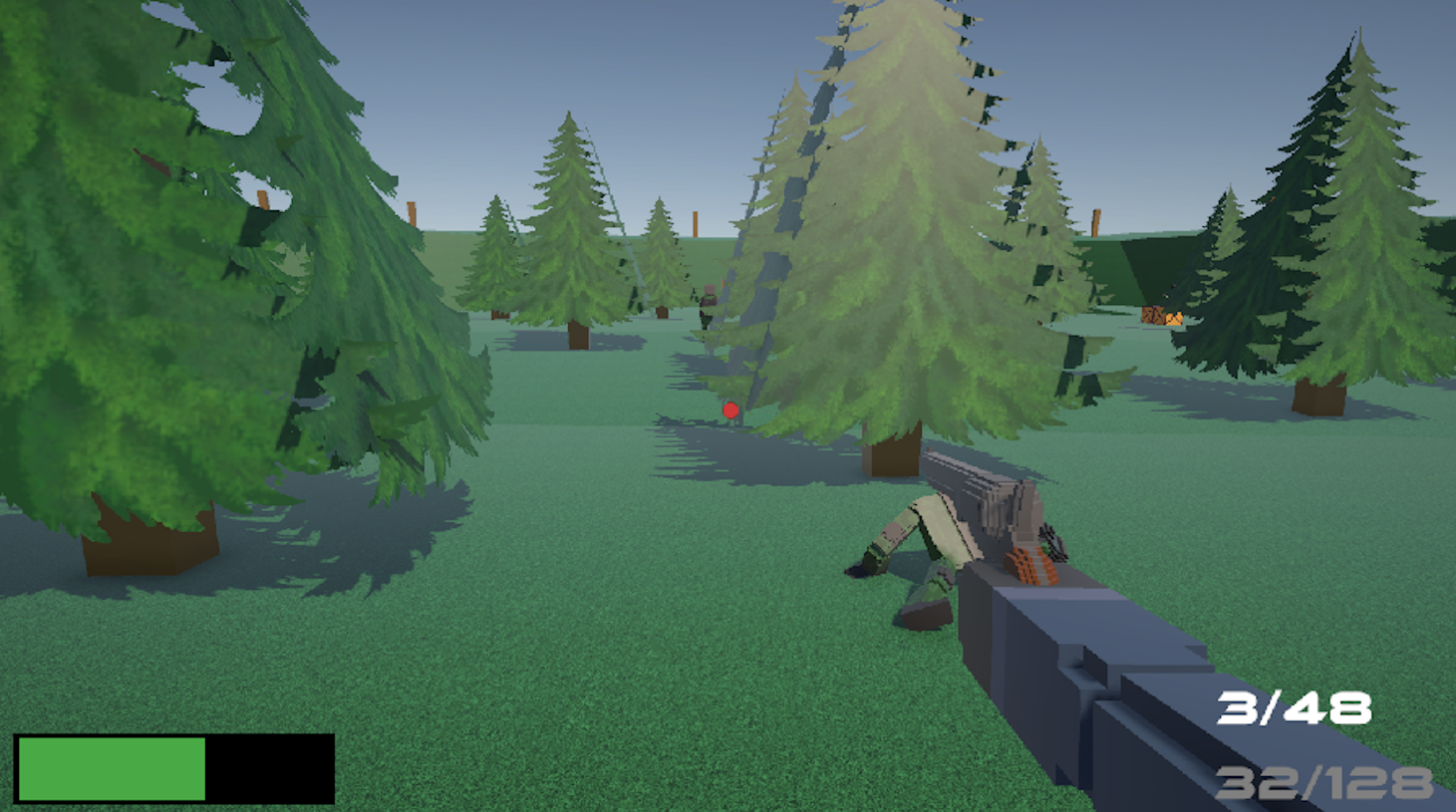1456x812 pixels.
Task: Click the red enemy marker dot
Action: [730, 408]
